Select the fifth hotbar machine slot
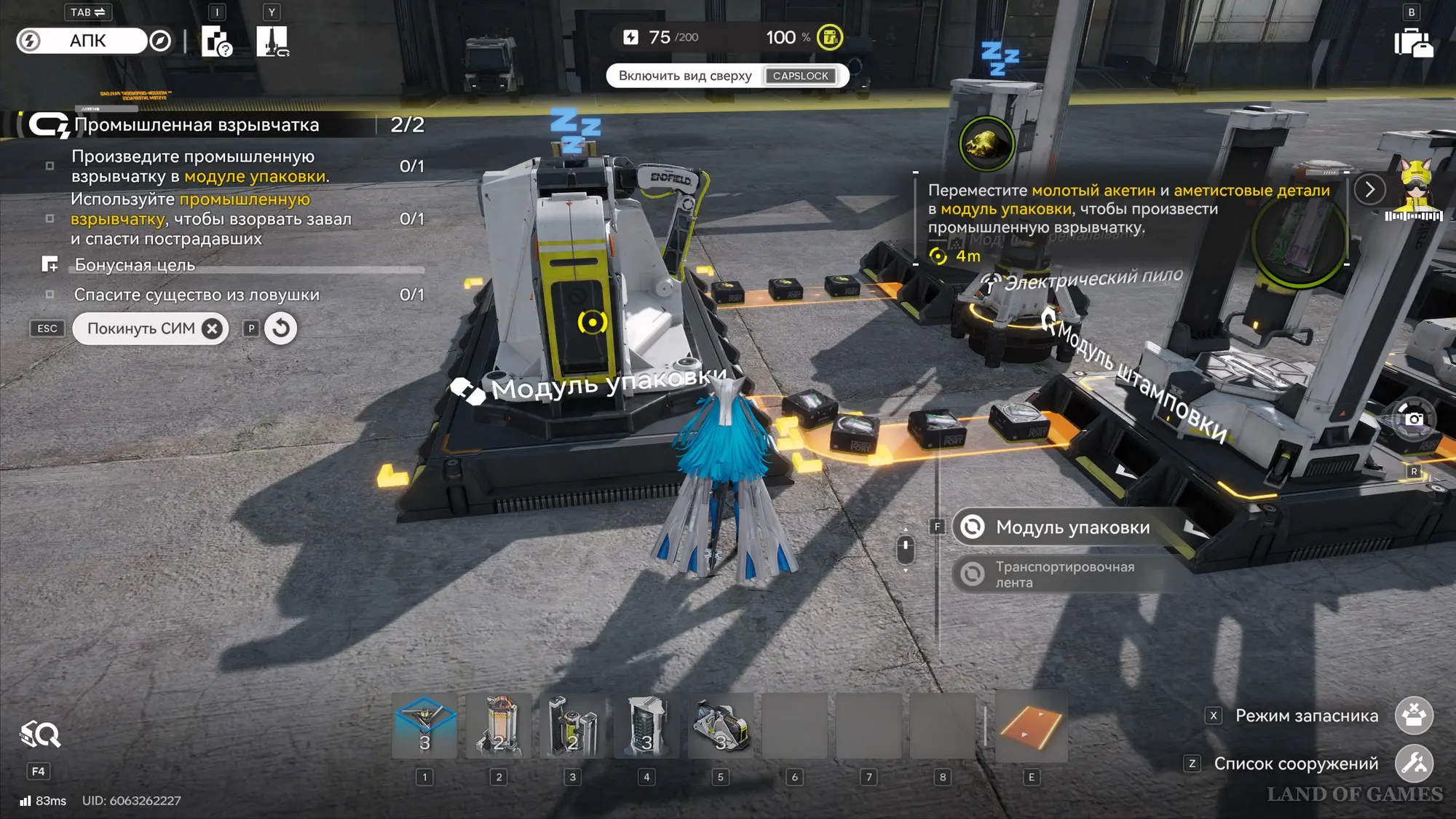 [x=721, y=726]
